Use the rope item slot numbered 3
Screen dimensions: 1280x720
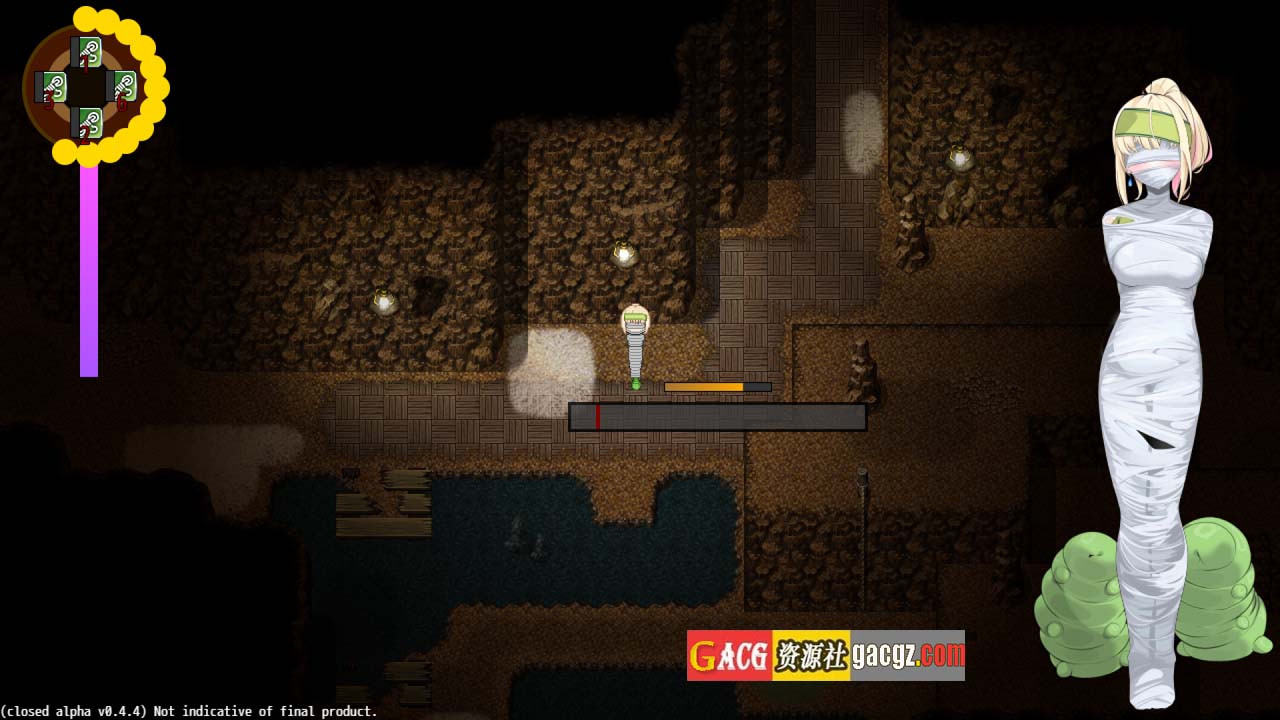click(53, 87)
